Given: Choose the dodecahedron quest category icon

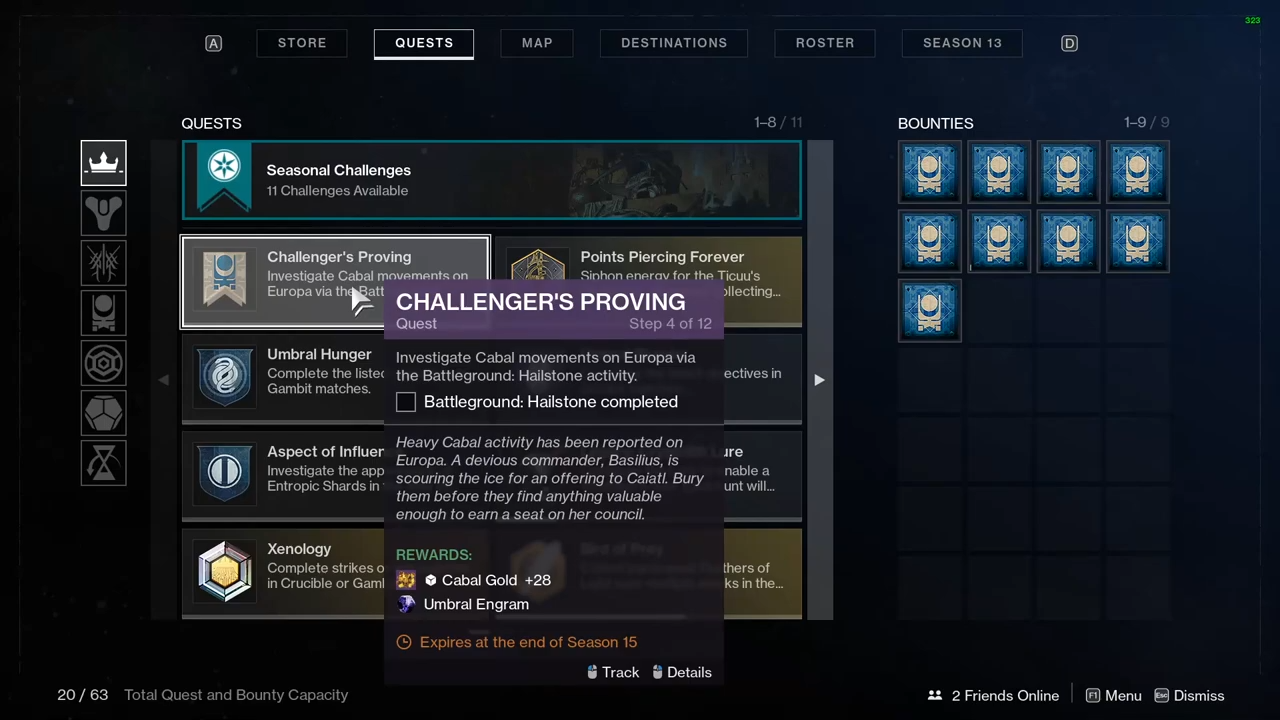Looking at the screenshot, I should coord(104,413).
